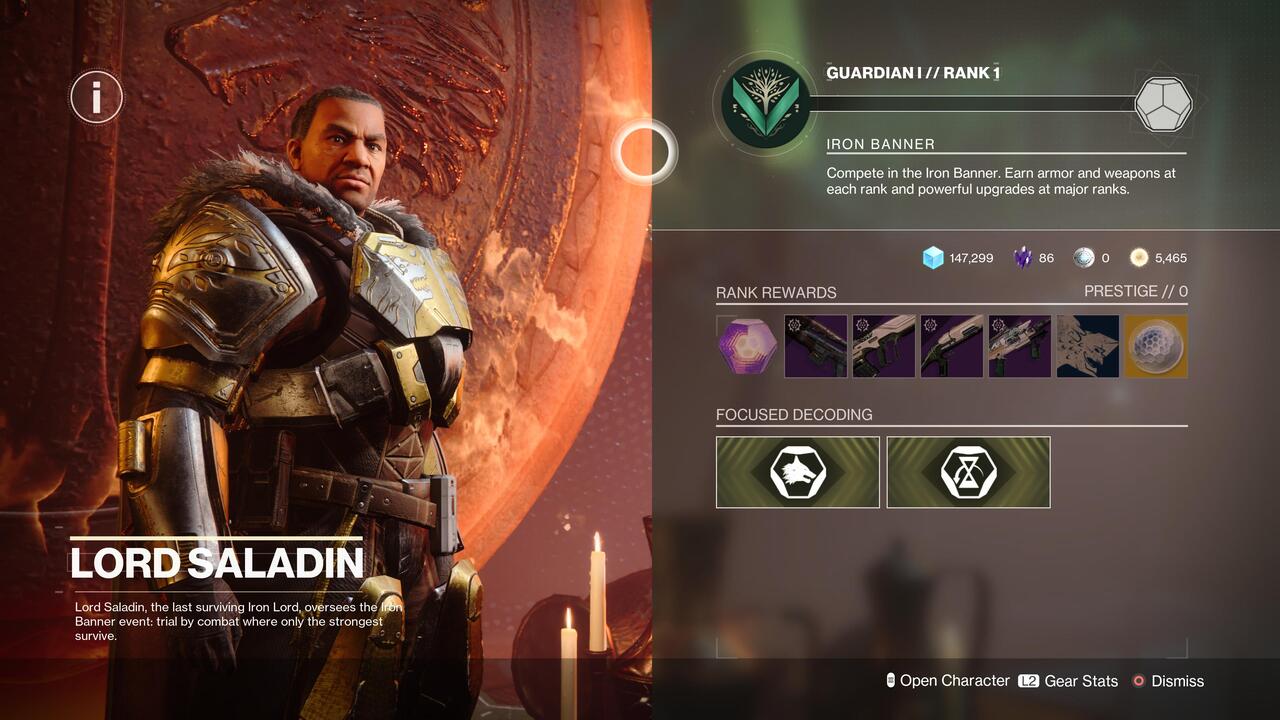Select the first weapon in Rank Rewards
The image size is (1280, 720).
pyautogui.click(x=813, y=346)
